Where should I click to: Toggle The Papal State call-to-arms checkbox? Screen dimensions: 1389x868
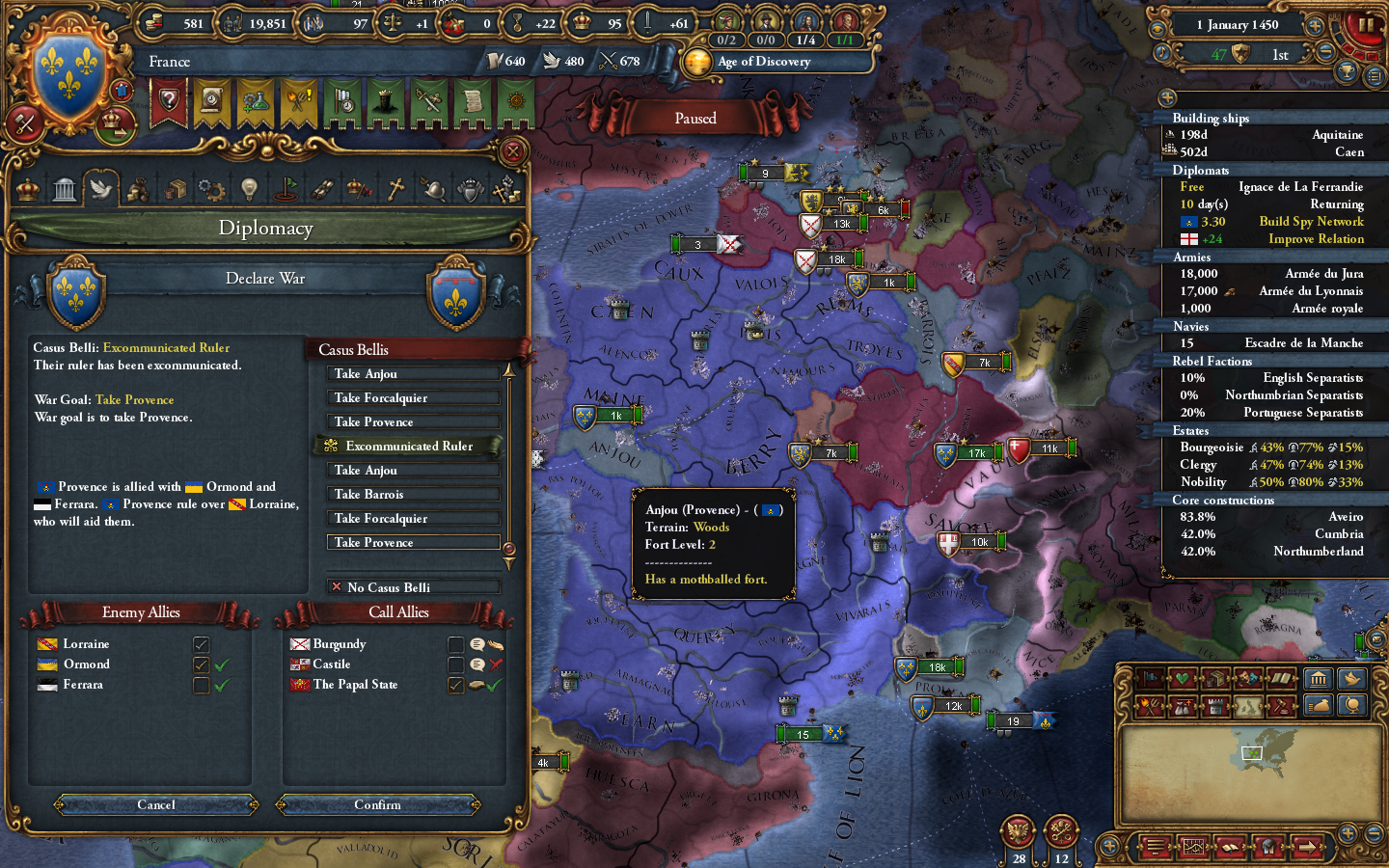pyautogui.click(x=456, y=685)
